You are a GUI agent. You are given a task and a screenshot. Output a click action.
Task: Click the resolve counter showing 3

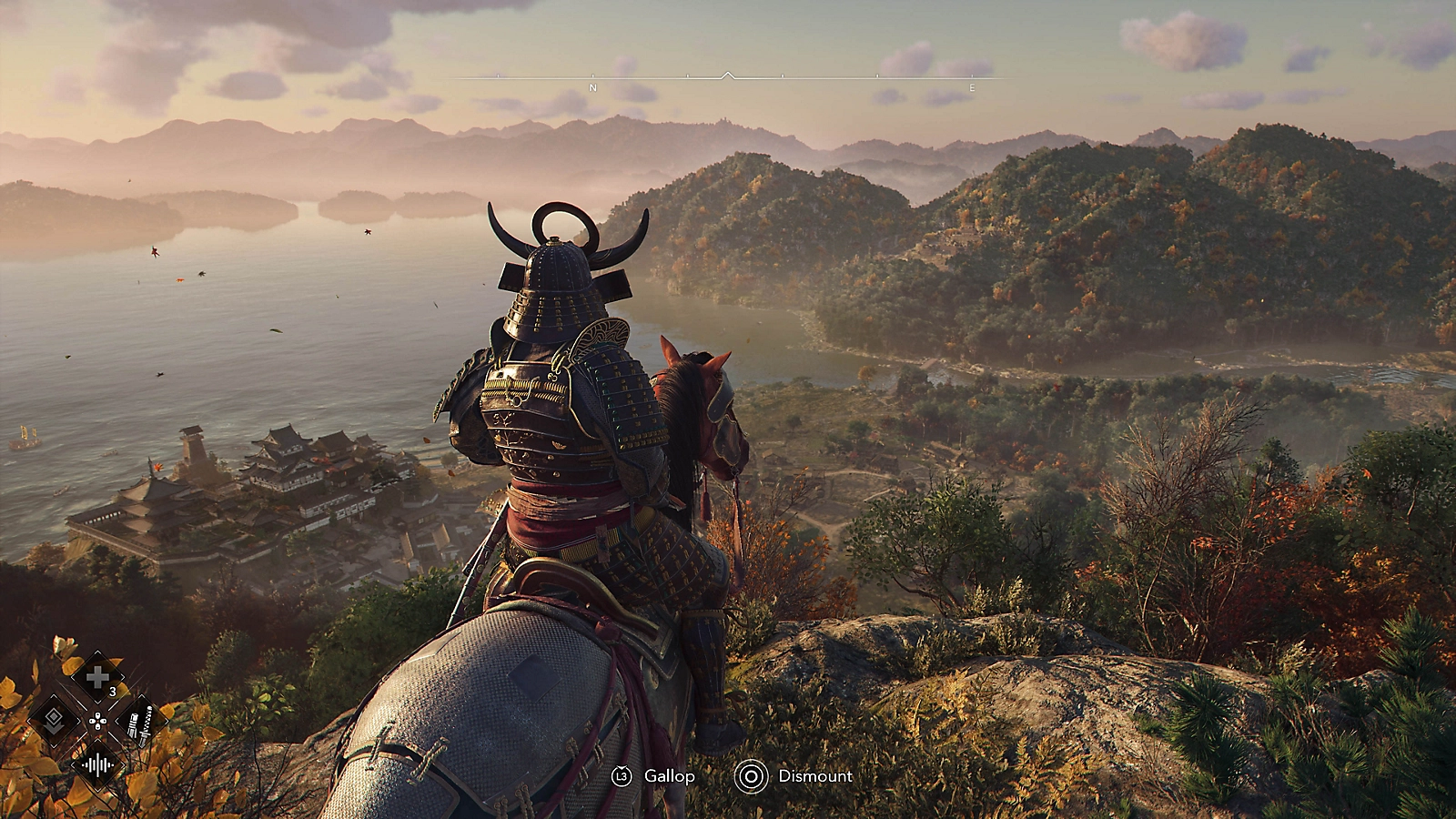[112, 691]
